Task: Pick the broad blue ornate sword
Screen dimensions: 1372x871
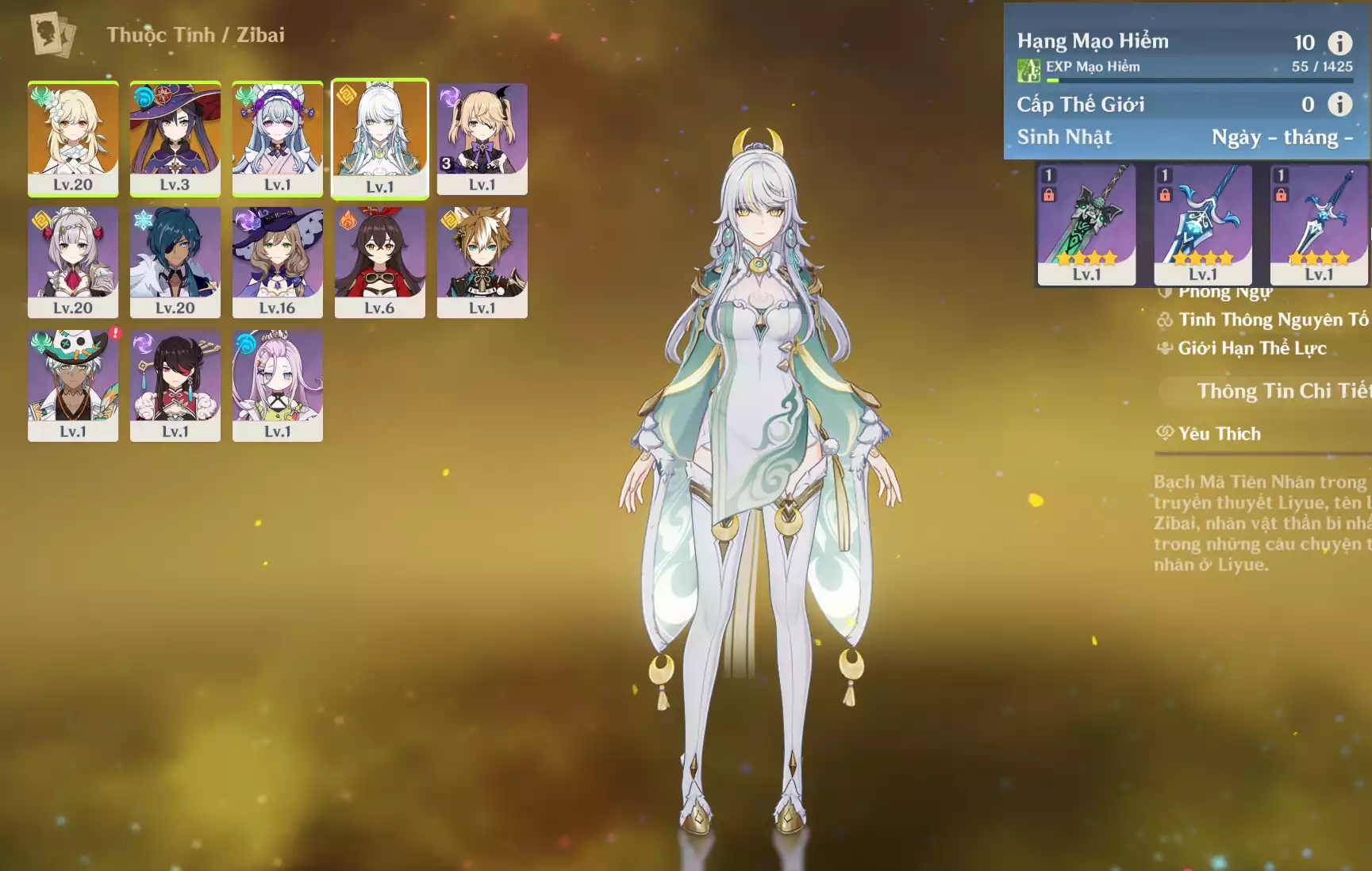Action: click(x=1202, y=223)
